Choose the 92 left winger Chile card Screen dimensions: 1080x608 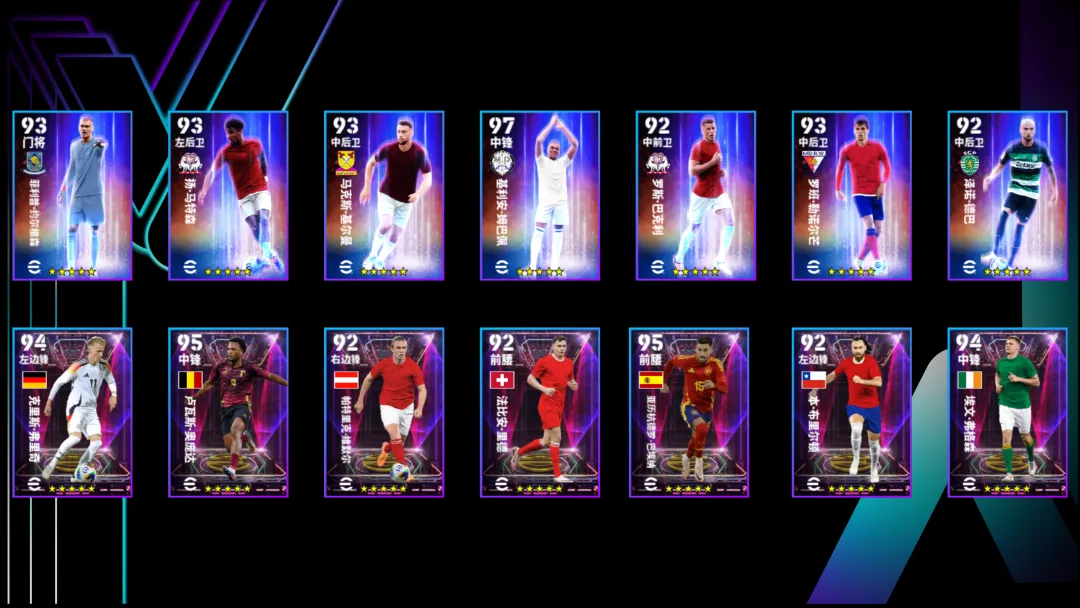852,412
